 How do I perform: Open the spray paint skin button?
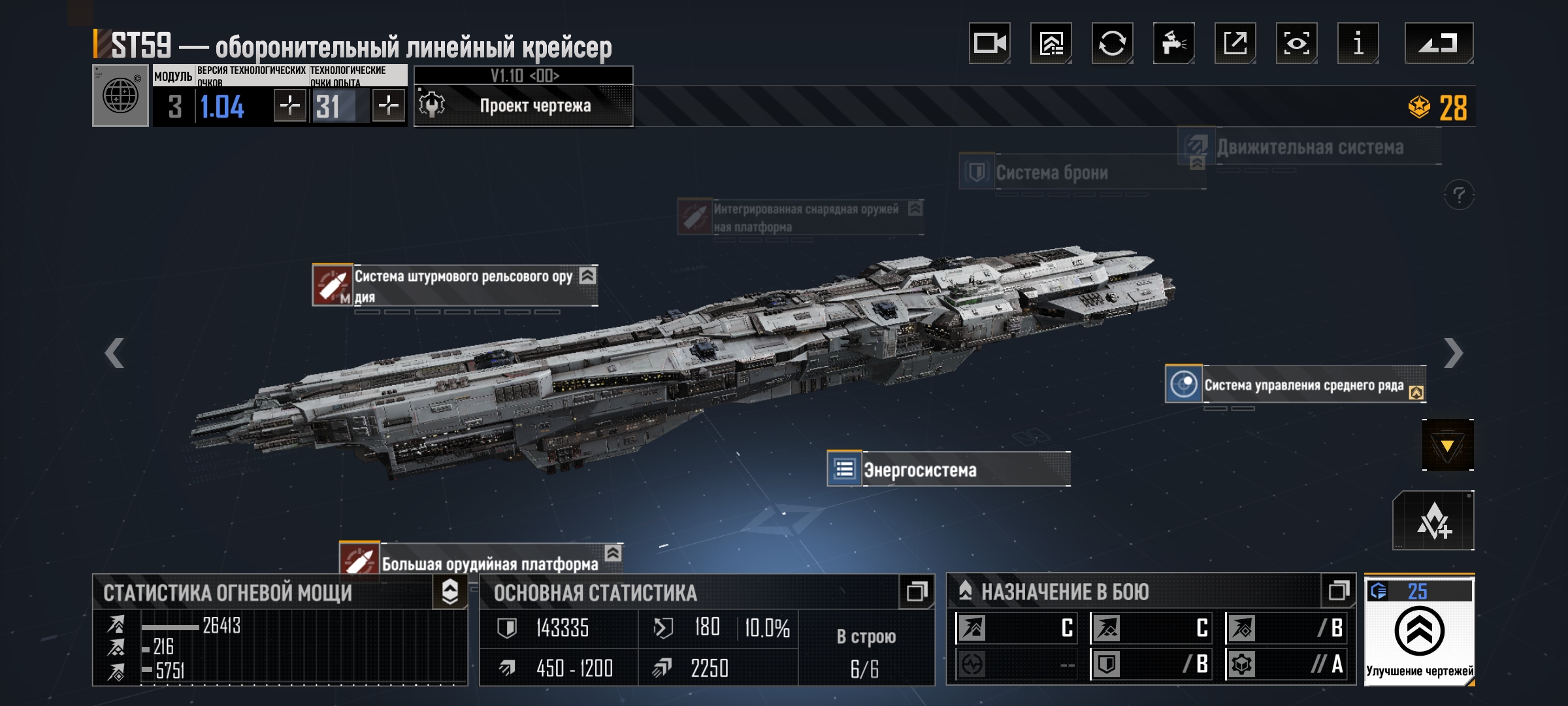pyautogui.click(x=1173, y=43)
